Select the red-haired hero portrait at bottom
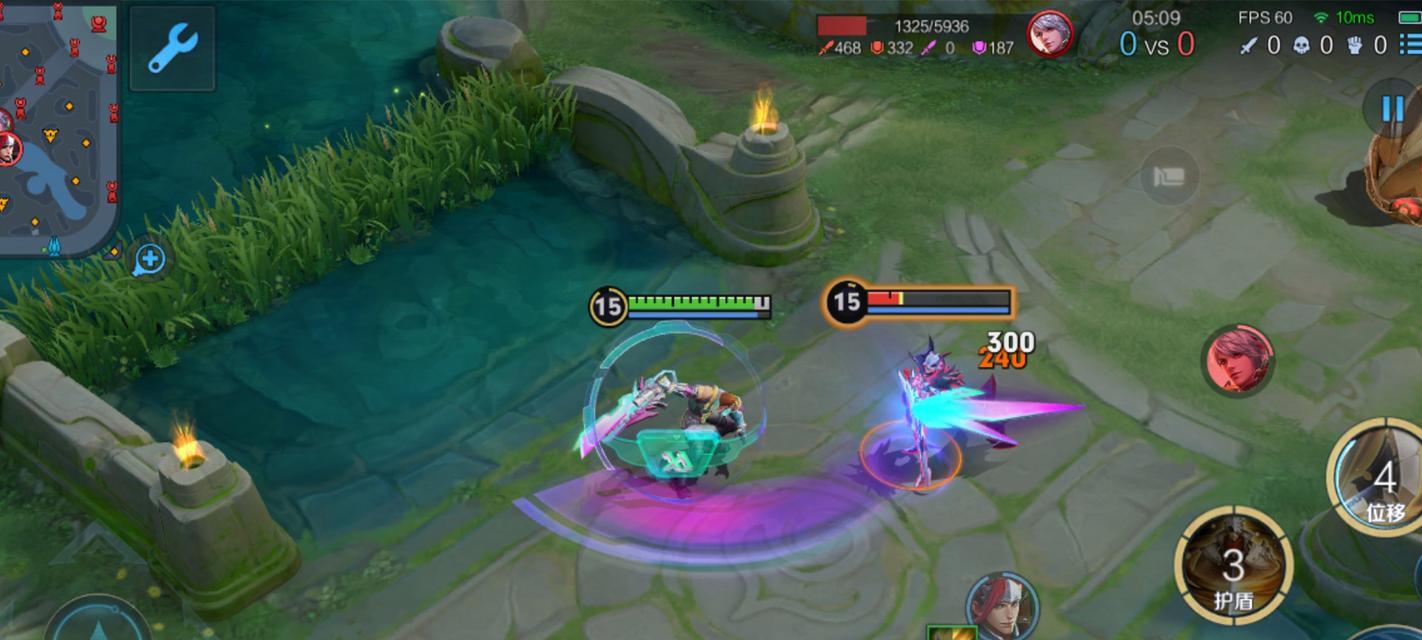The image size is (1422, 640). [x=1001, y=604]
